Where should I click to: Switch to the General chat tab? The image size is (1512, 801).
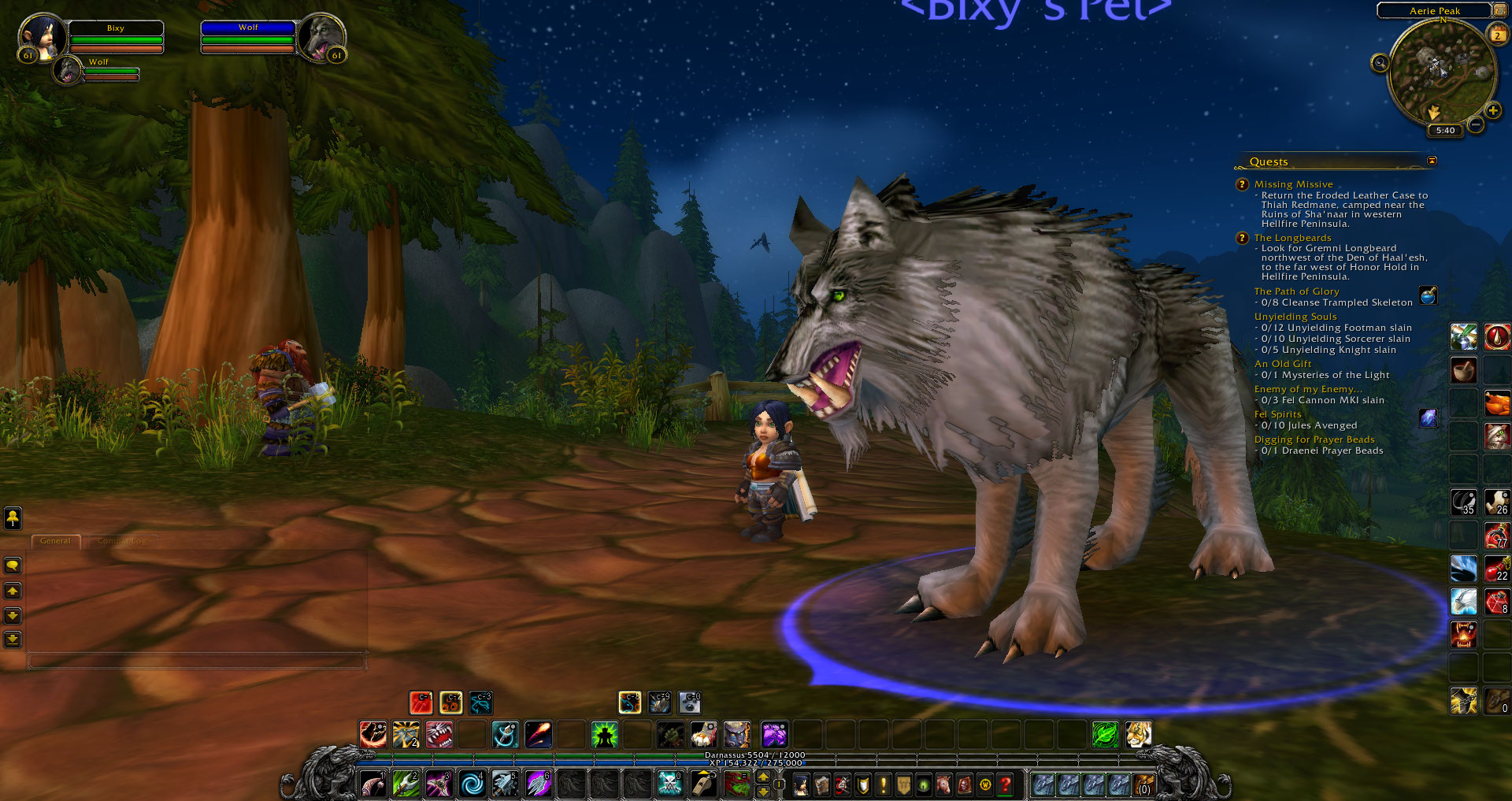coord(55,541)
